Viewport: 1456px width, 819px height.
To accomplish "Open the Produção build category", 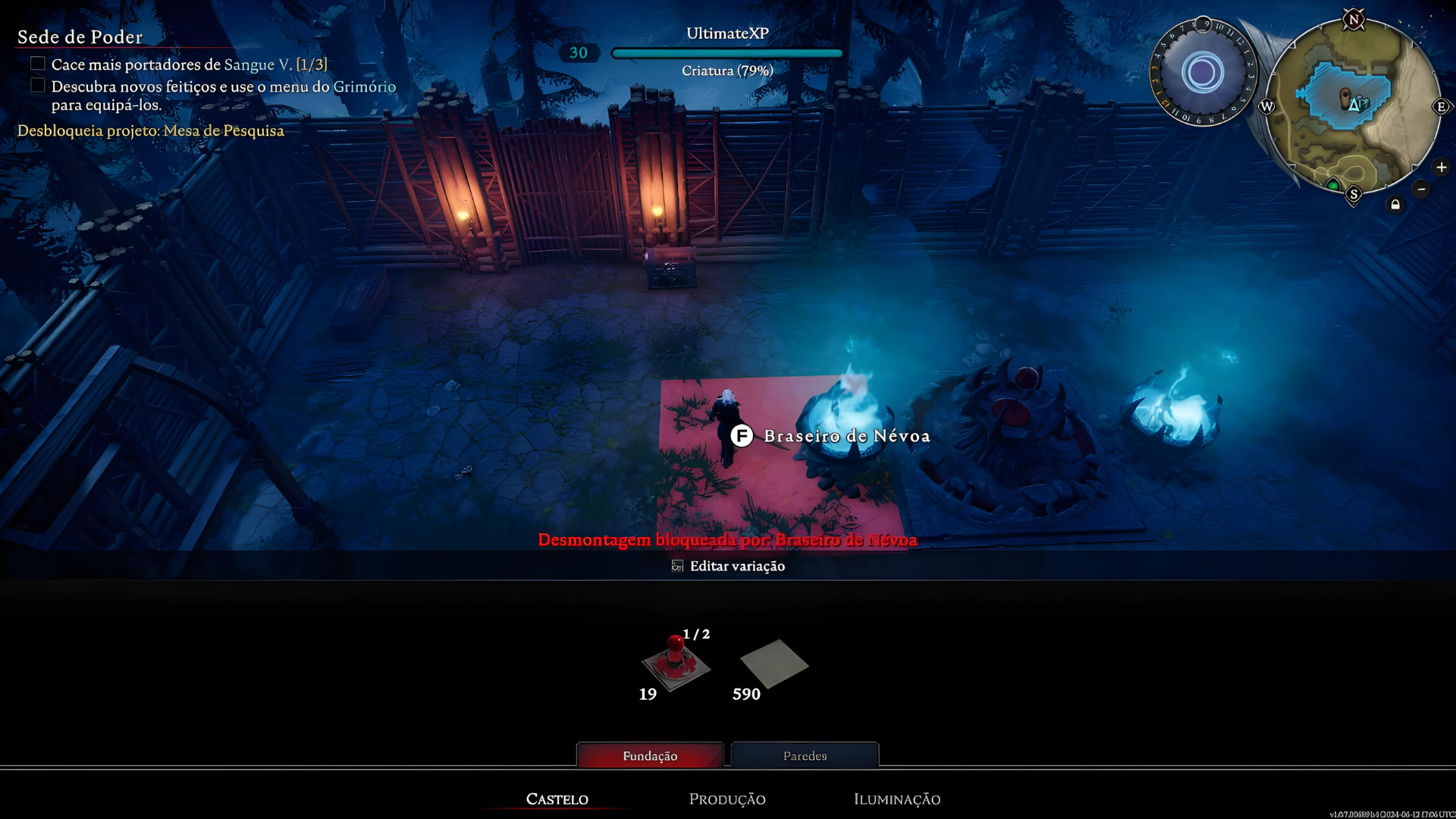I will tap(726, 799).
